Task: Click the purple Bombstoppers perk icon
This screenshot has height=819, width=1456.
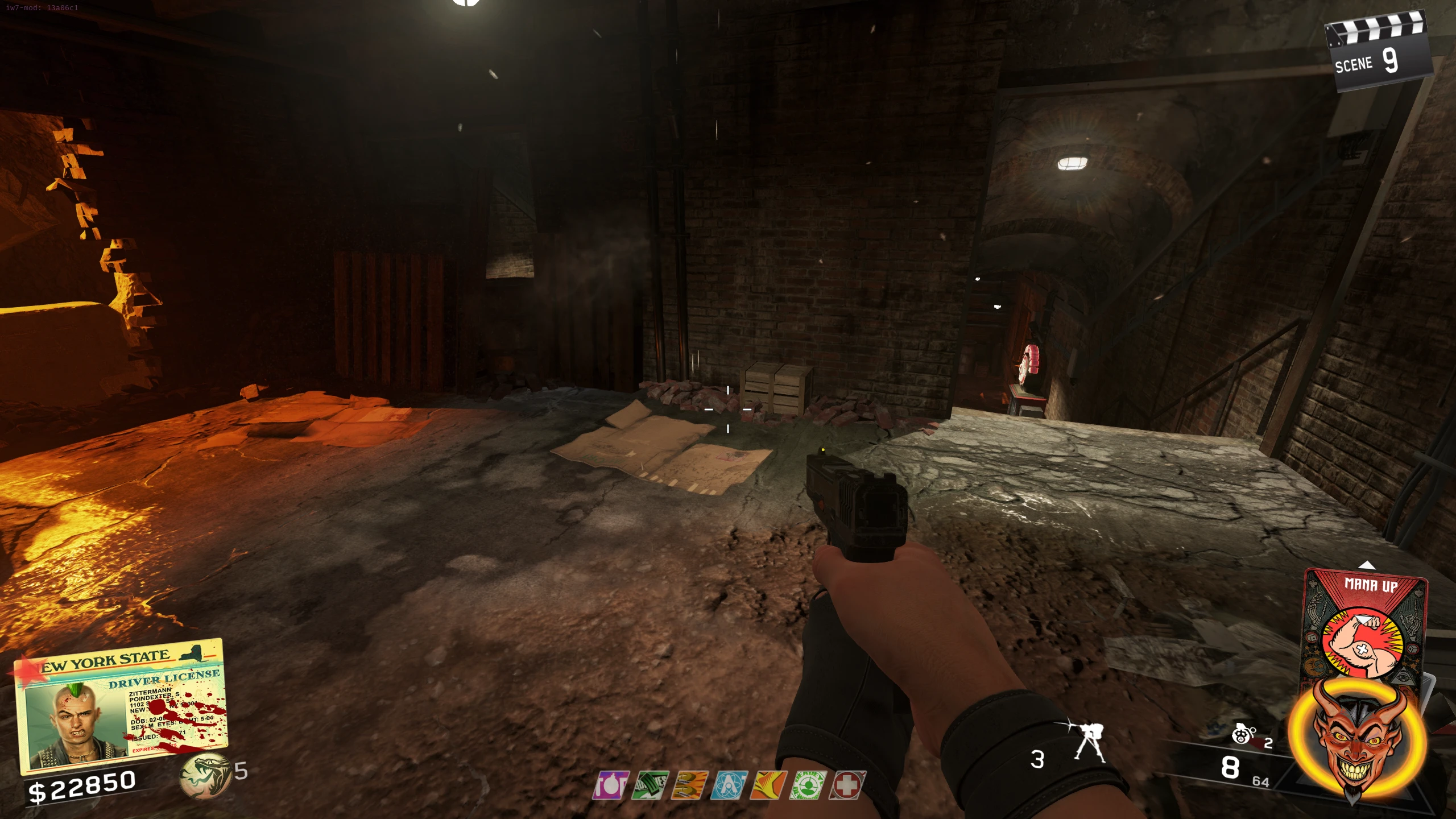Action: tap(611, 785)
